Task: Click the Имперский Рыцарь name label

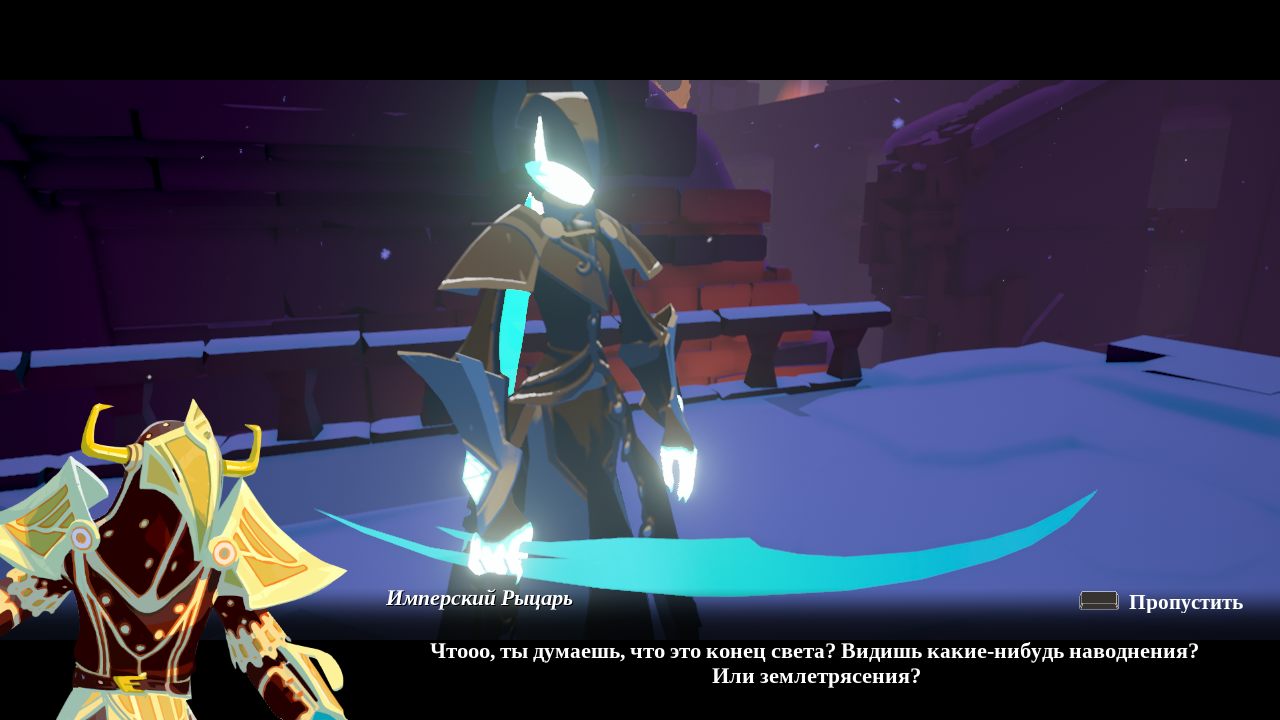Action: (x=478, y=597)
